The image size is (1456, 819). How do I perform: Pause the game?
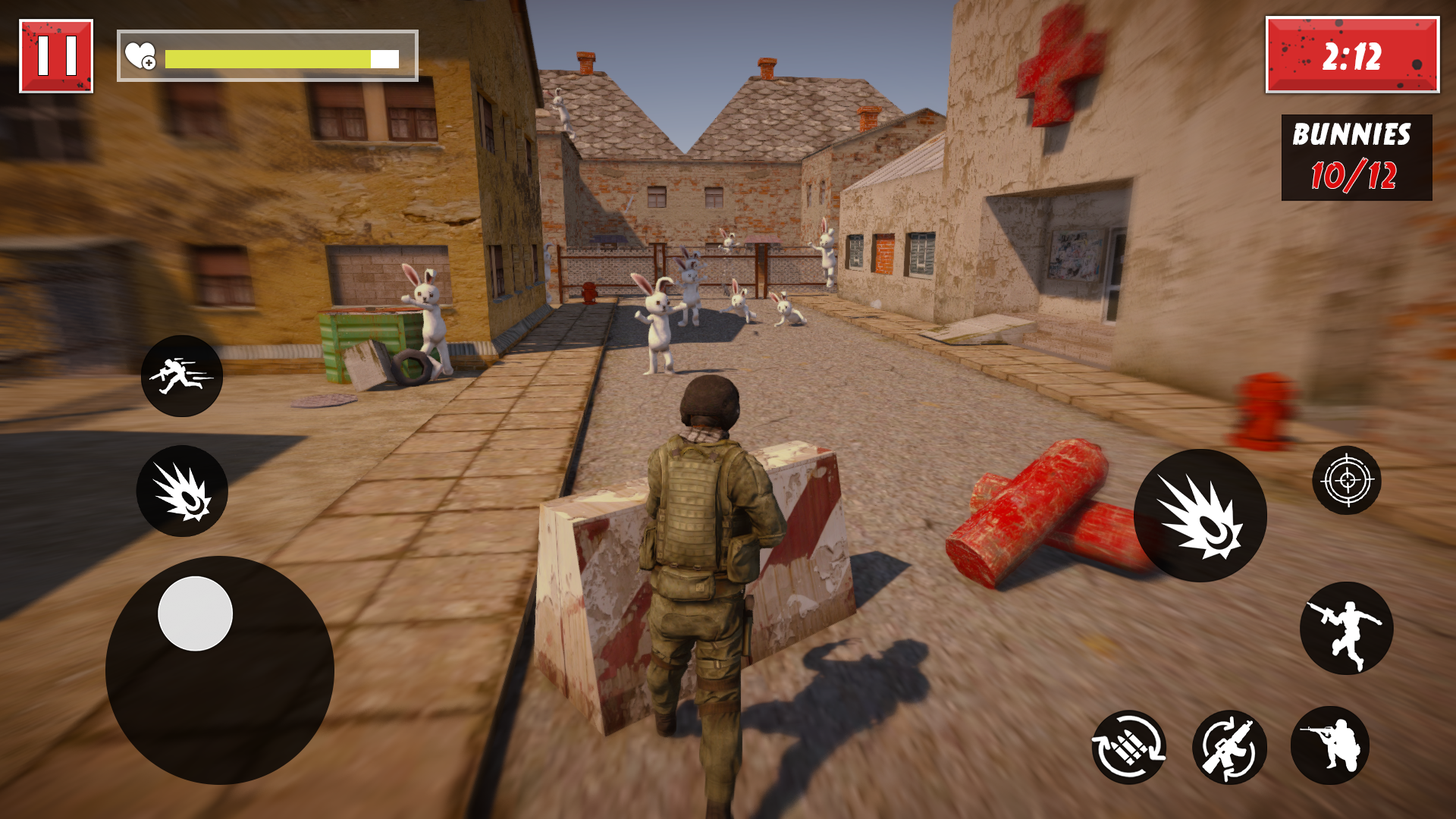55,54
